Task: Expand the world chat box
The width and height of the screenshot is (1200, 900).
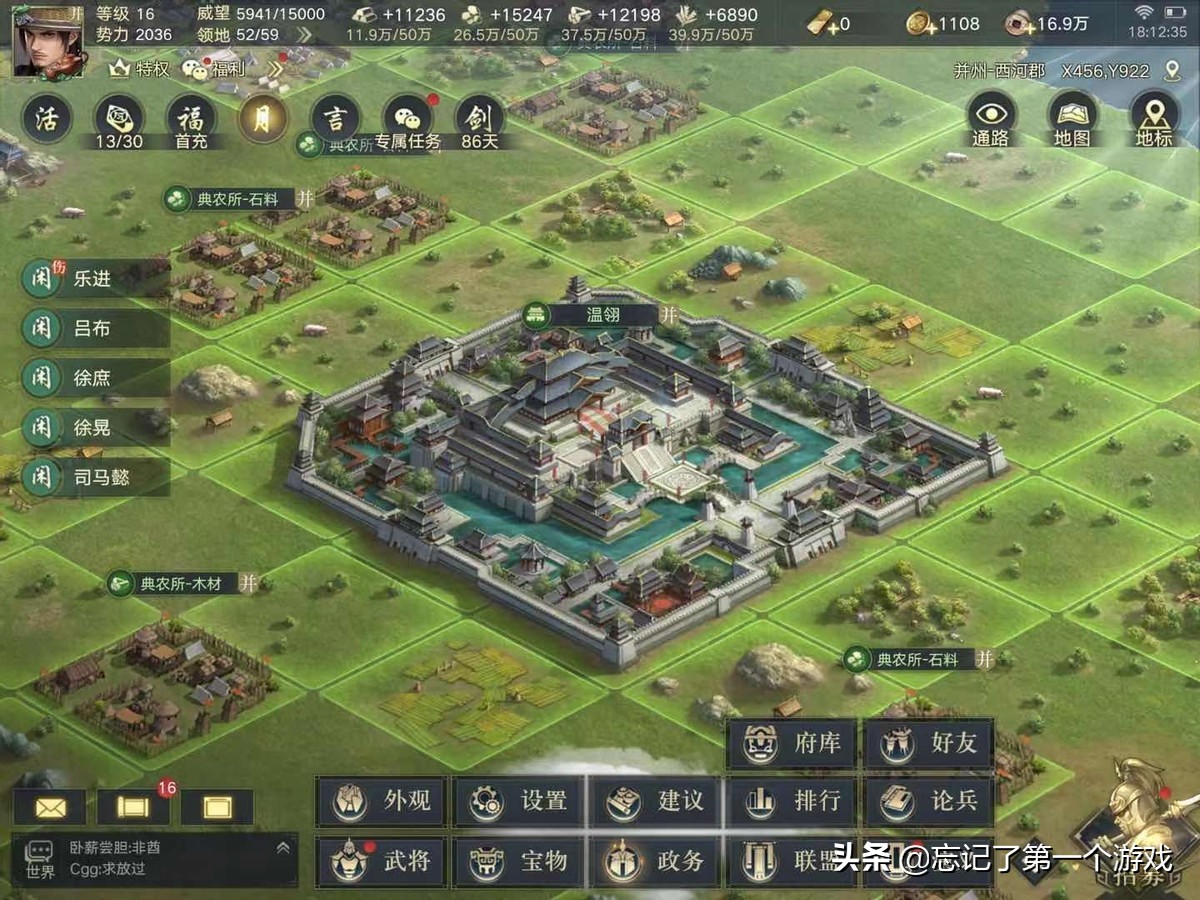Action: (282, 848)
